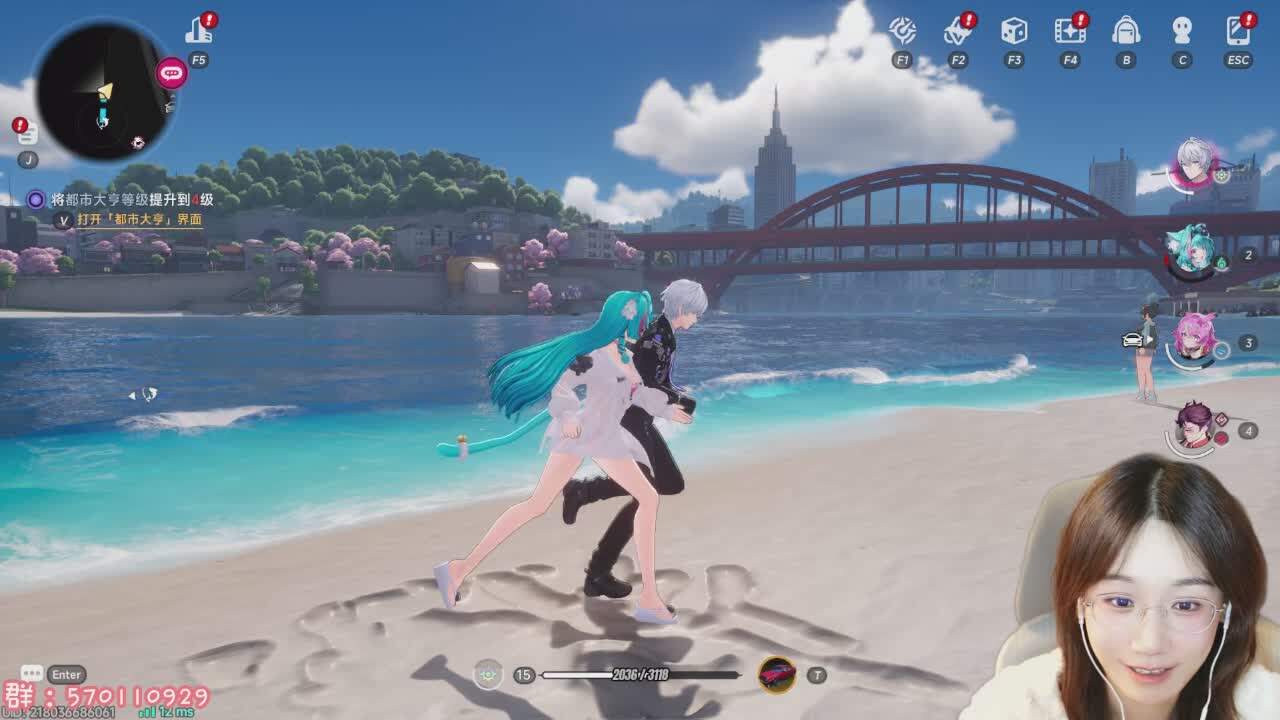This screenshot has width=1280, height=720.
Task: Click the circular minimap
Action: (x=102, y=92)
